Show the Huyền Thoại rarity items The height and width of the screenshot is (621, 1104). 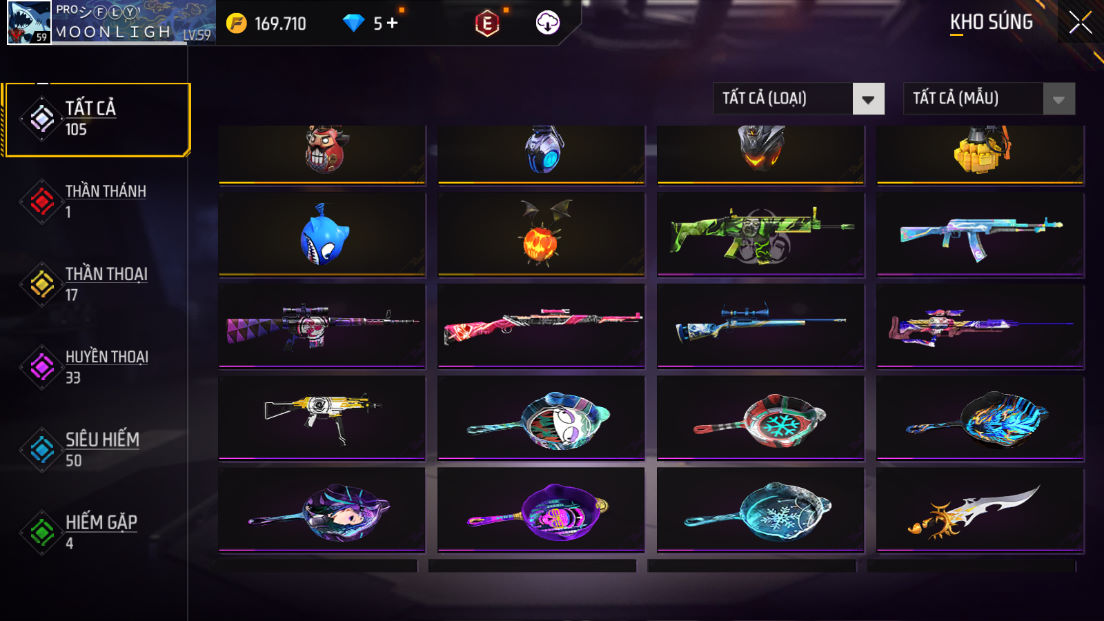(97, 367)
